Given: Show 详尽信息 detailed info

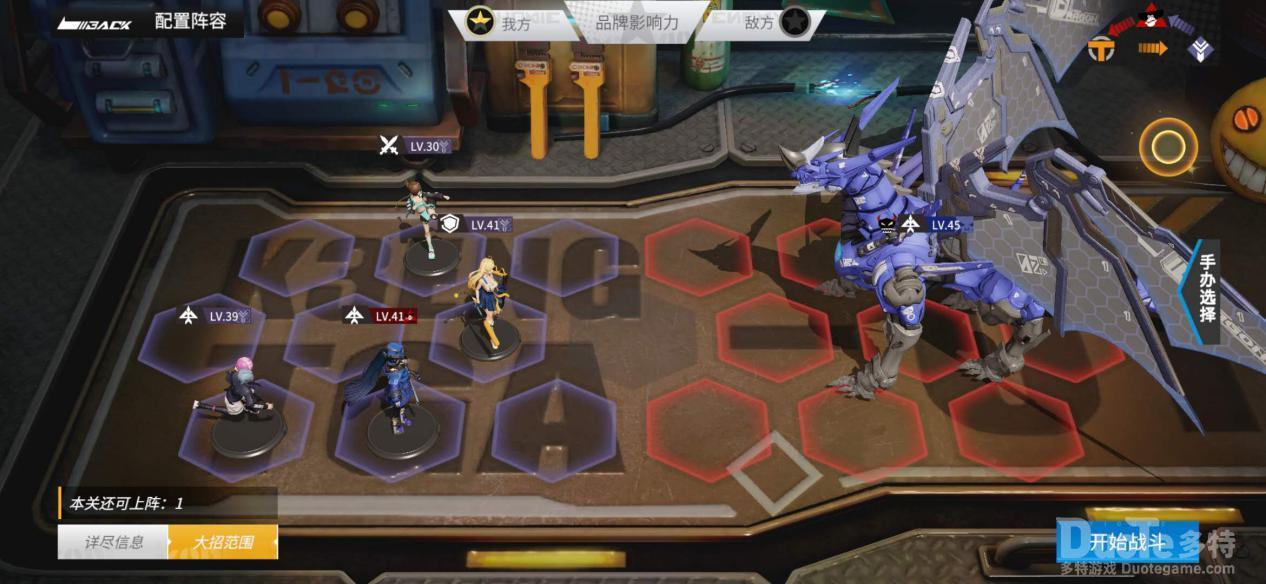Looking at the screenshot, I should point(113,542).
